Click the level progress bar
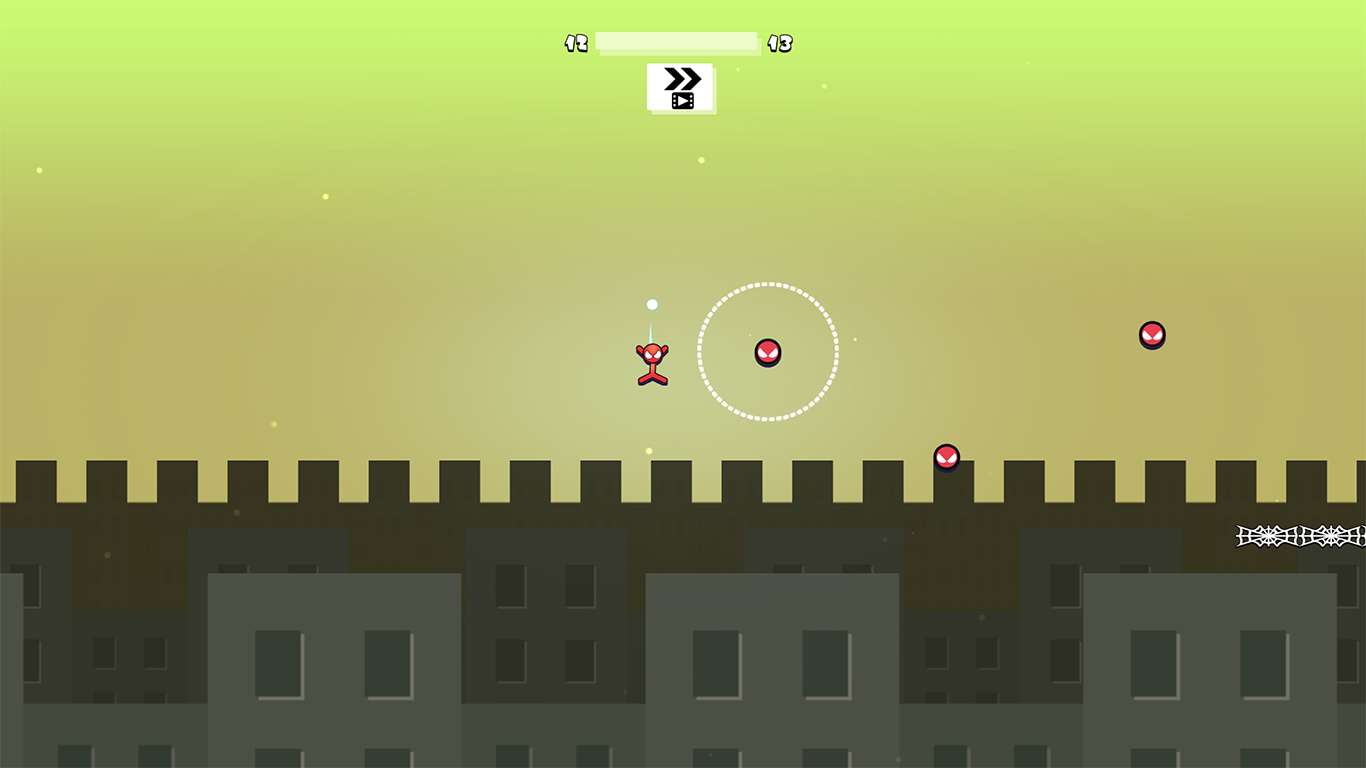Image resolution: width=1366 pixels, height=768 pixels. point(676,42)
